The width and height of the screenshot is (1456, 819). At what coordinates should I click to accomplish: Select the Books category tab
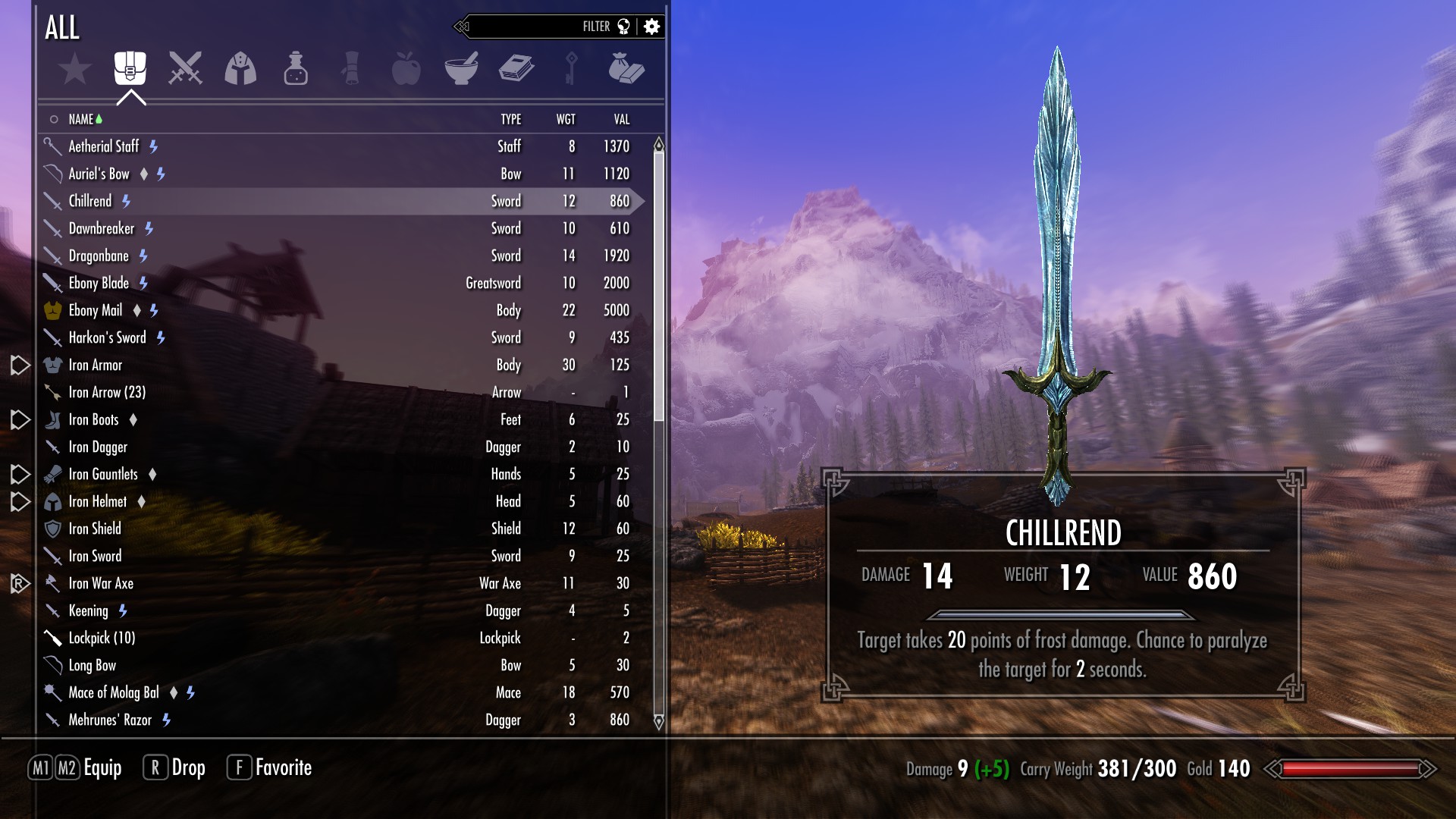point(516,68)
